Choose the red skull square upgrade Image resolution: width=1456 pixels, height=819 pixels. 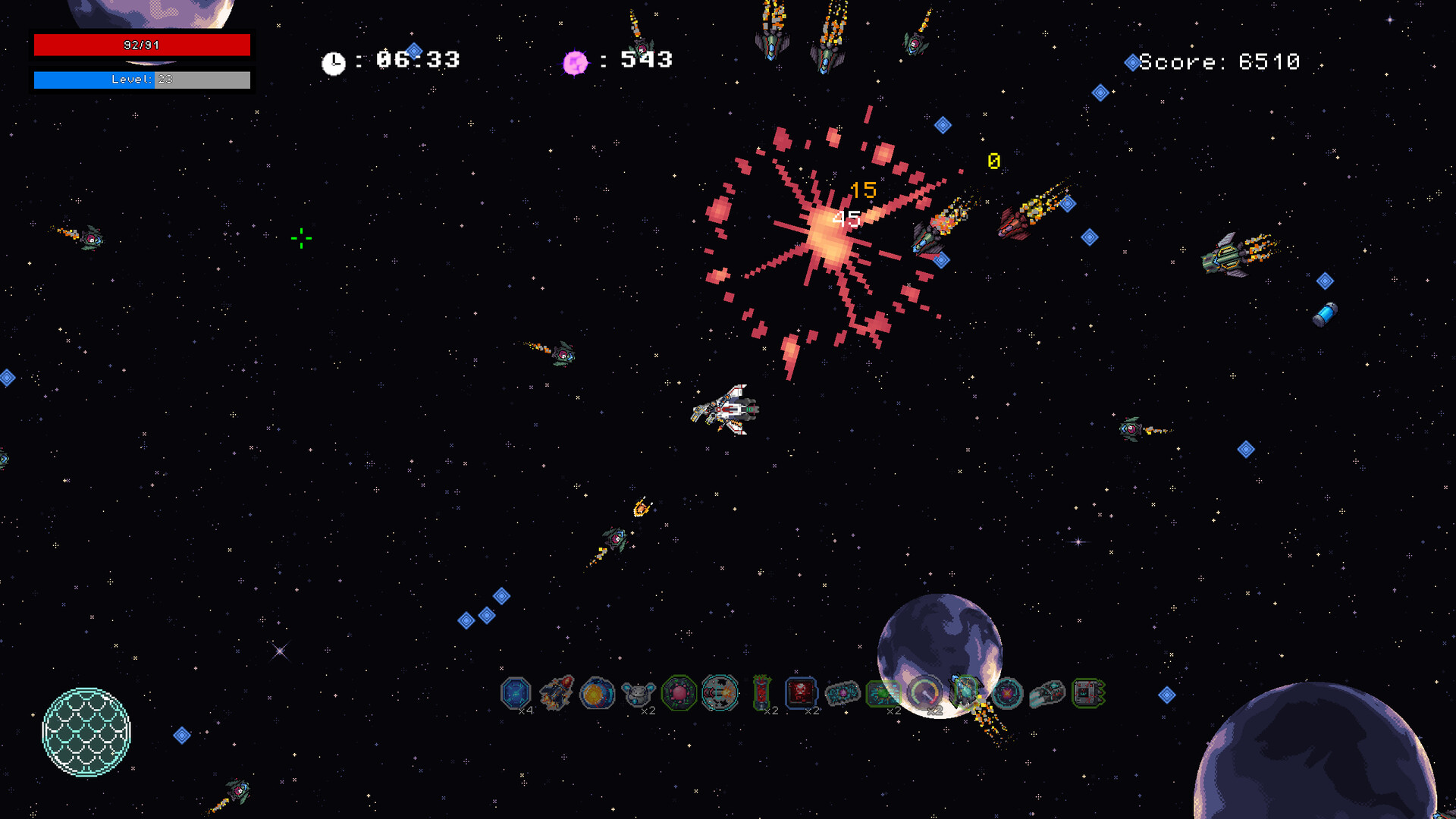[x=801, y=693]
